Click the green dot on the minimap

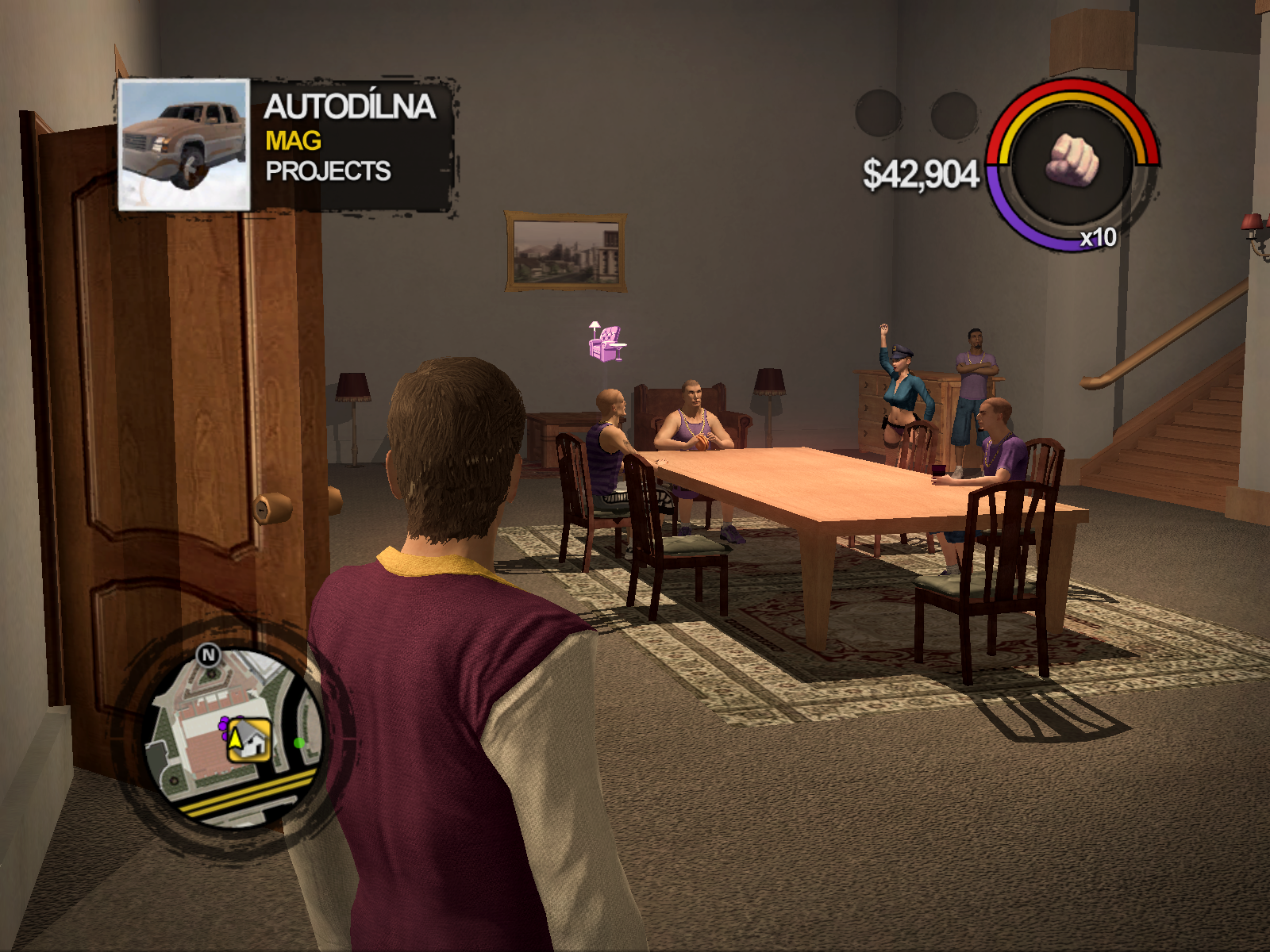point(299,743)
